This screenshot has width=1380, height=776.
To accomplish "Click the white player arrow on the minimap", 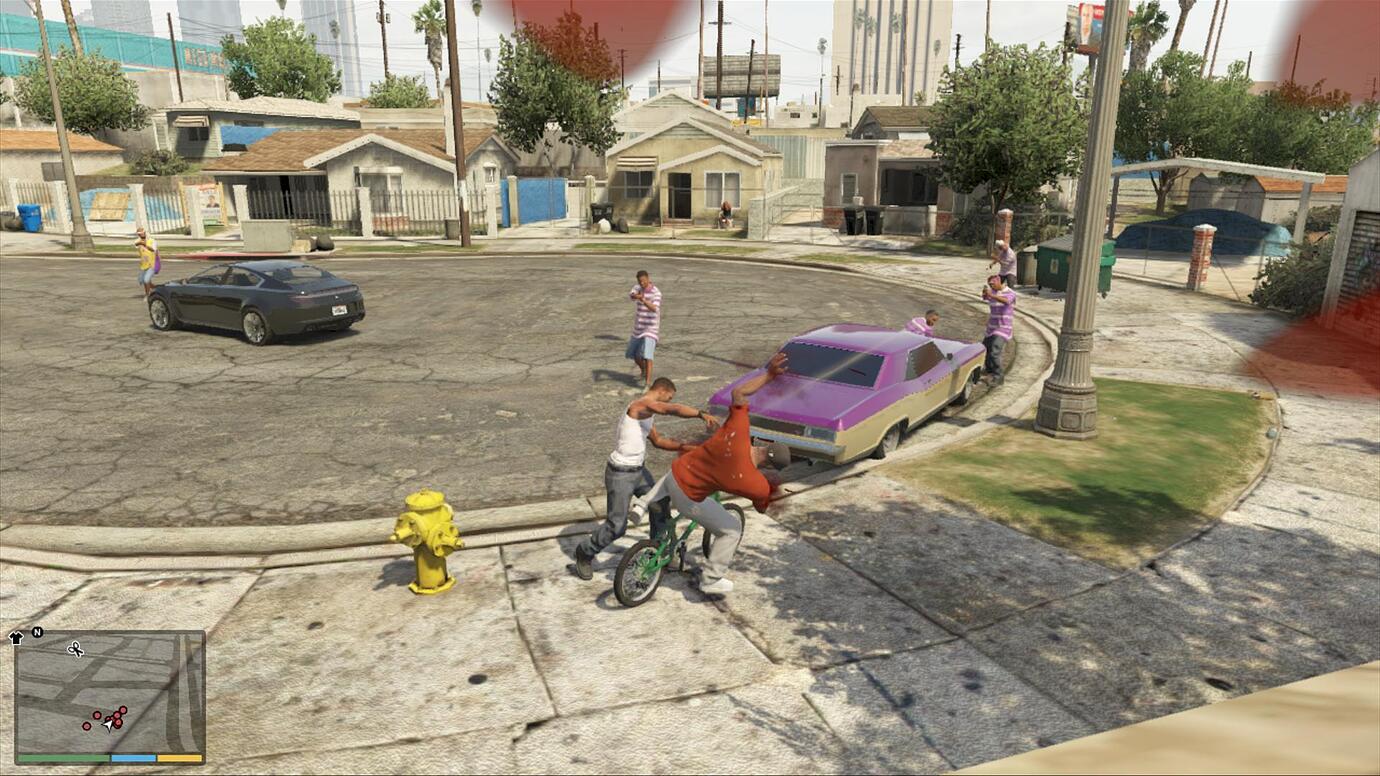I will [x=107, y=724].
